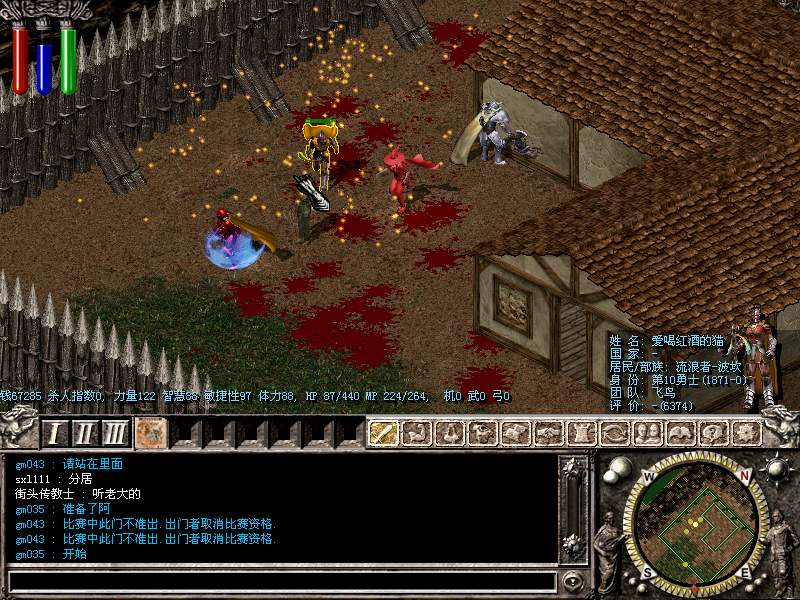Click the highlighted sword icon button

(383, 433)
